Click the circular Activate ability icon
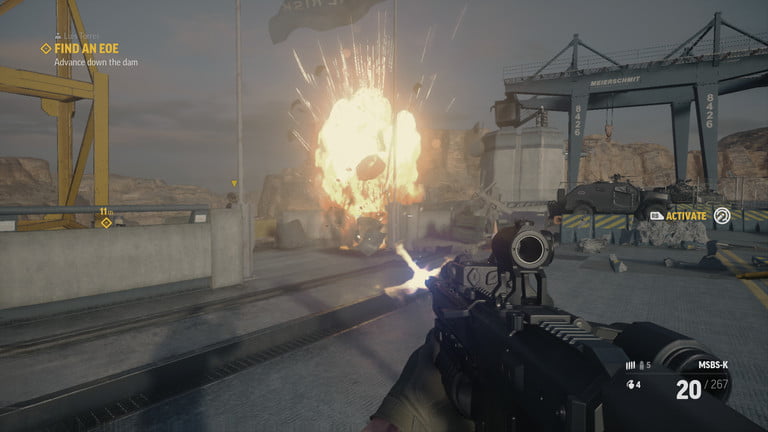This screenshot has width=768, height=432. click(721, 214)
